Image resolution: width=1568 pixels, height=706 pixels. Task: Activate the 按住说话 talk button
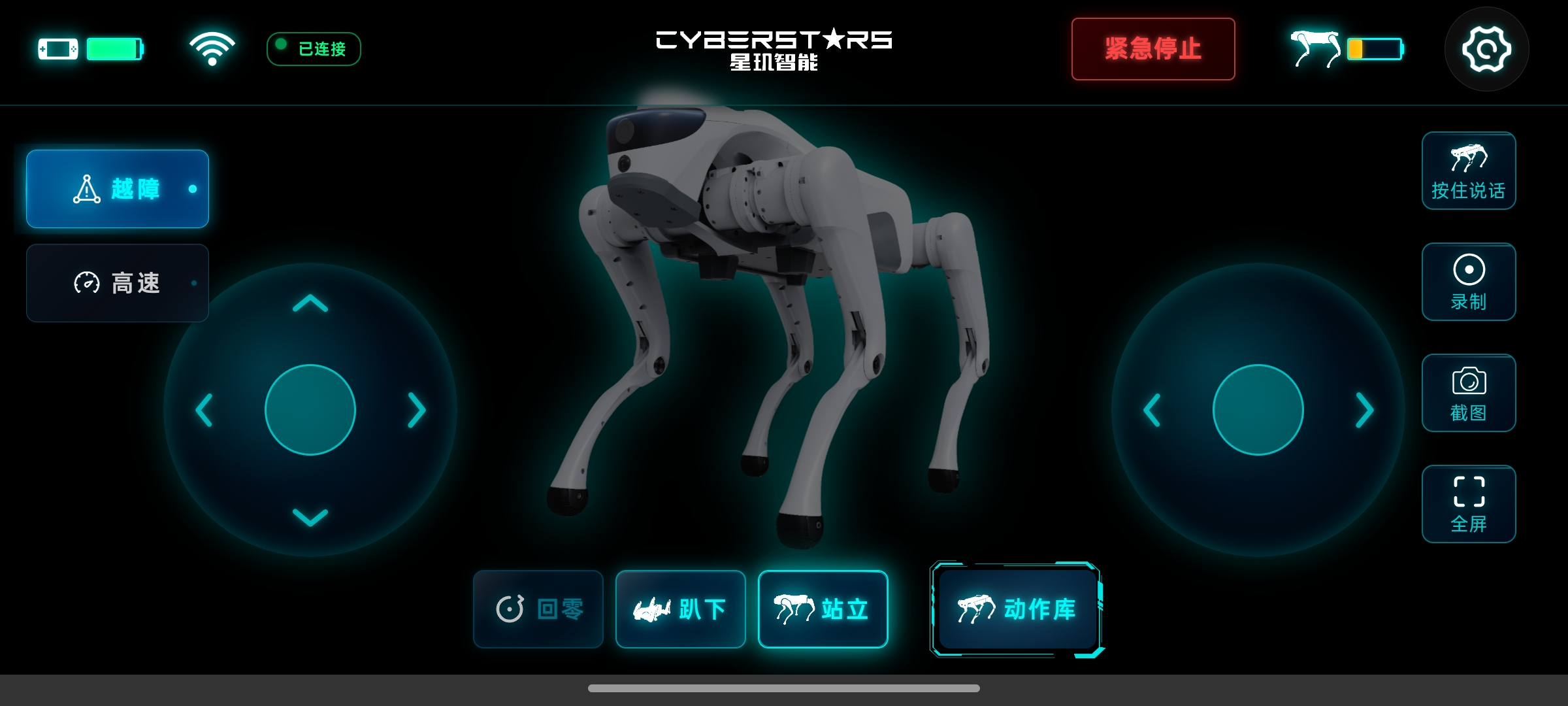point(1469,171)
